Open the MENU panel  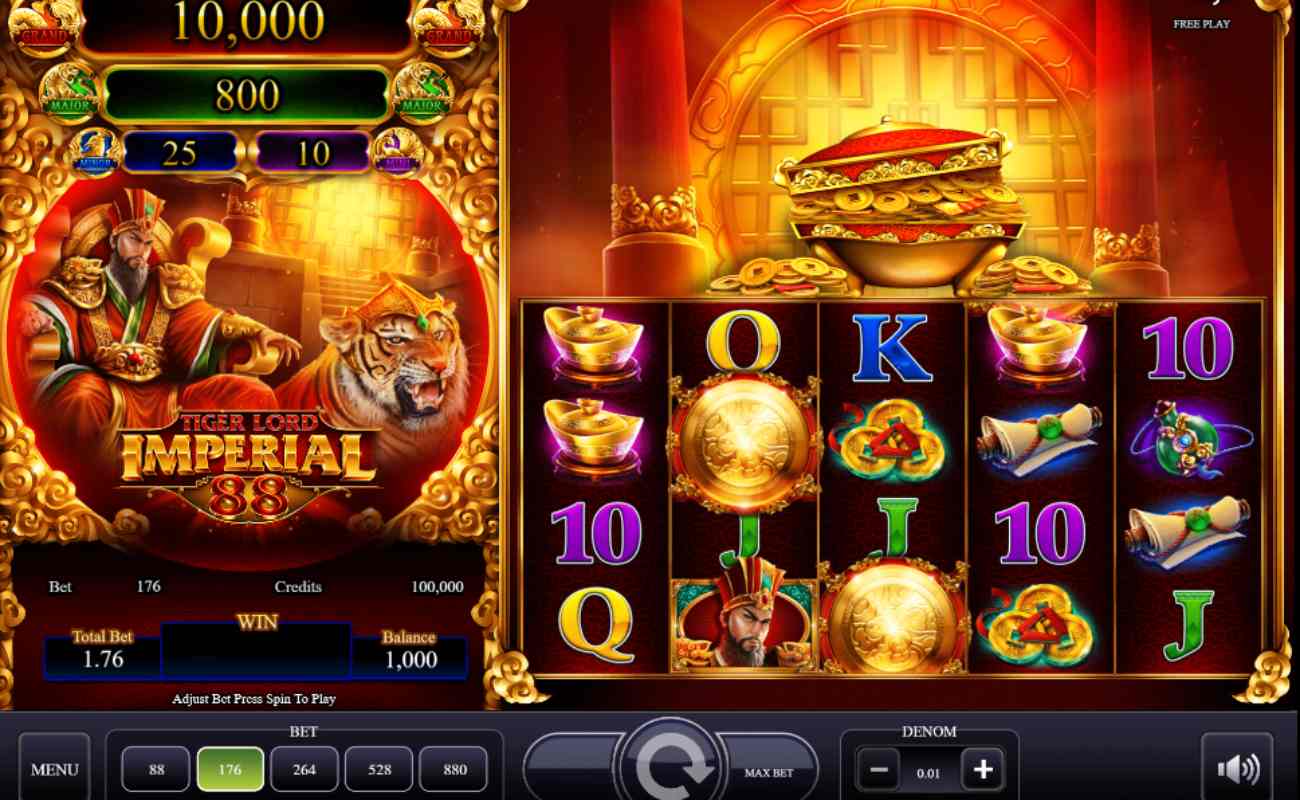pyautogui.click(x=55, y=768)
